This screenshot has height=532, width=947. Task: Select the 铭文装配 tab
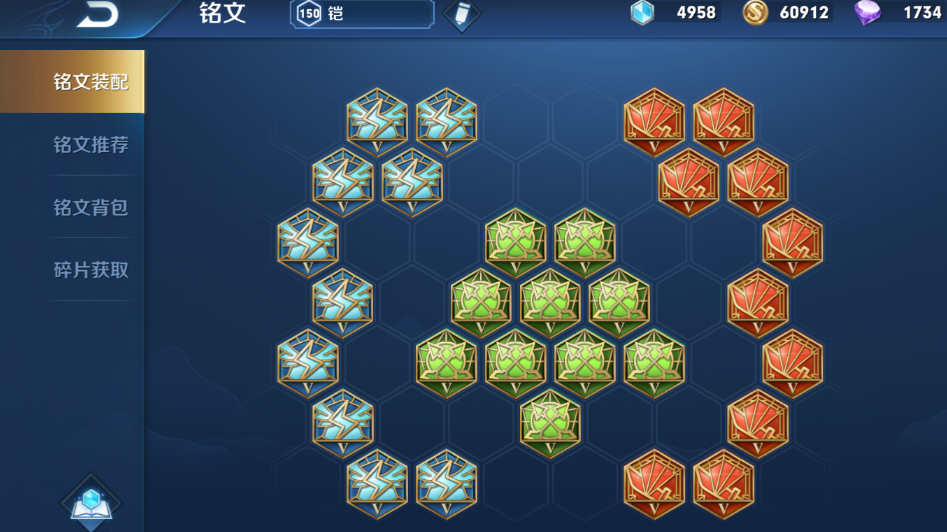click(90, 82)
